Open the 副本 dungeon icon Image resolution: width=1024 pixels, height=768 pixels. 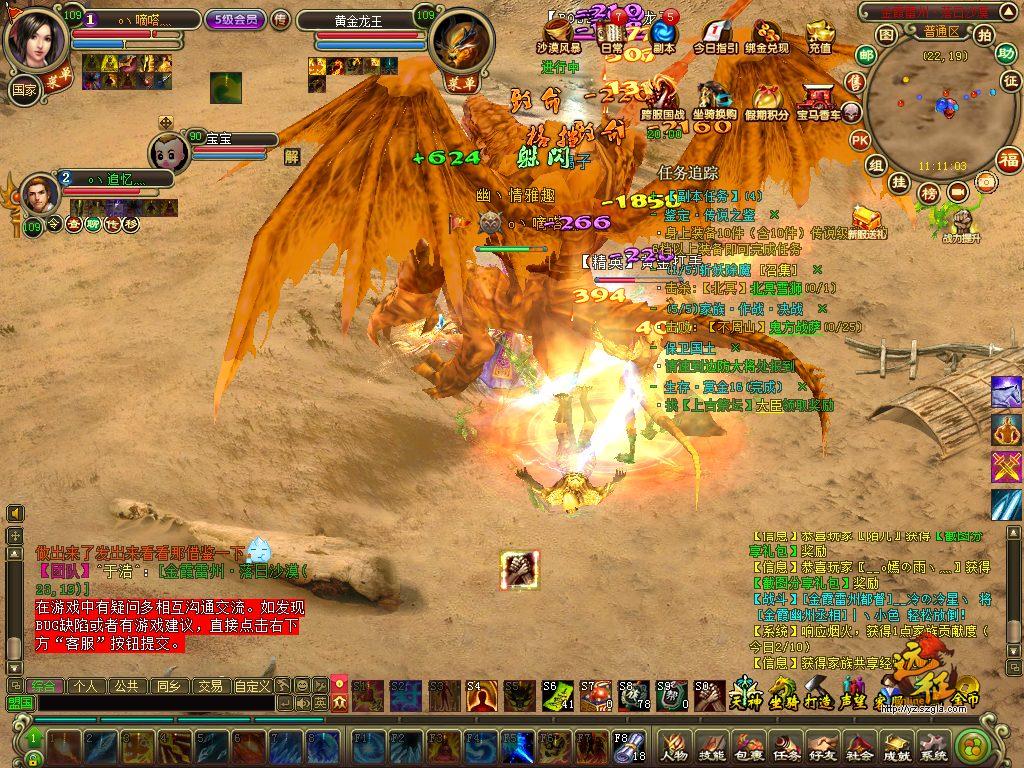tap(663, 37)
